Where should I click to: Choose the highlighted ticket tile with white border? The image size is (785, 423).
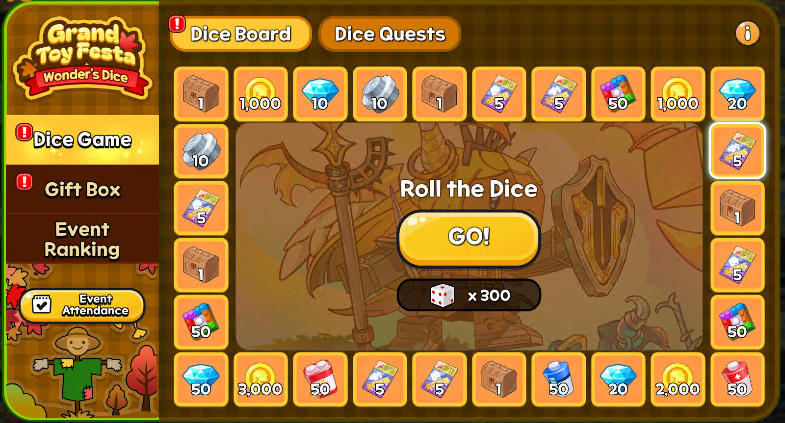[737, 150]
